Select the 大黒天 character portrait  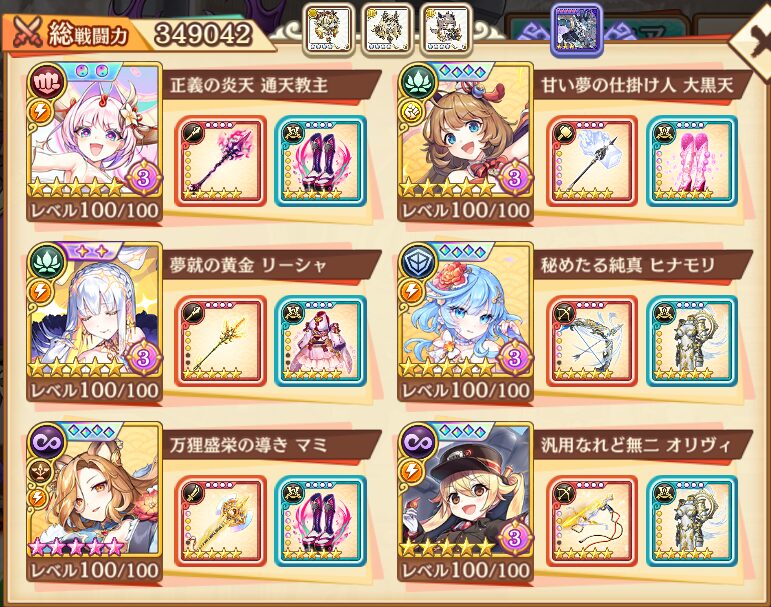[465, 130]
